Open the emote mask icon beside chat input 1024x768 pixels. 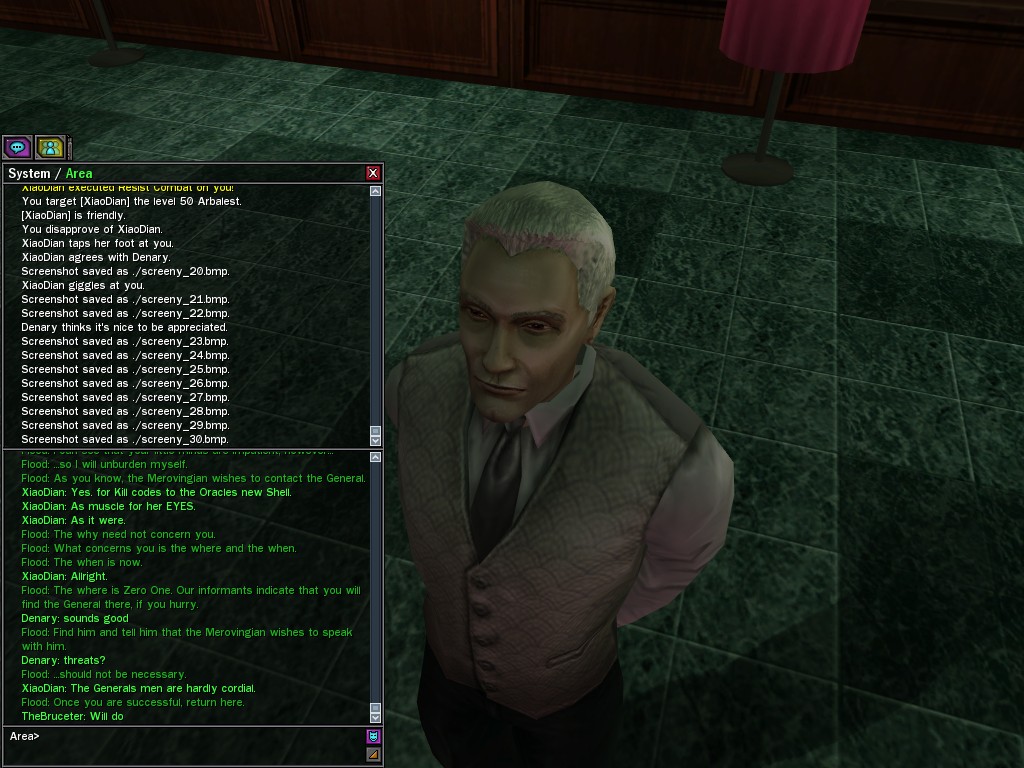tap(373, 736)
